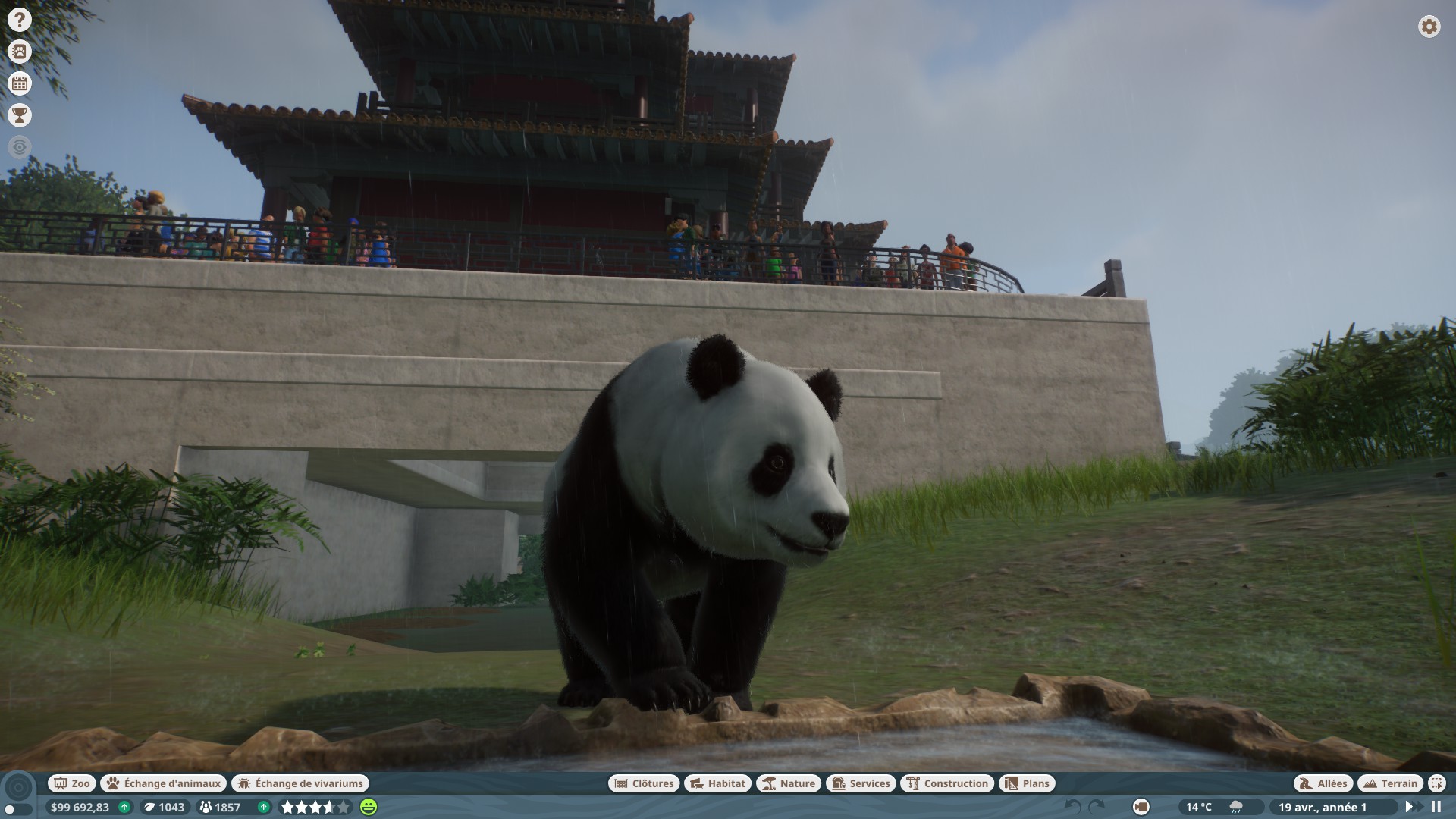Screen dimensions: 1456x819
Task: Open the Nature menu
Action: click(789, 783)
